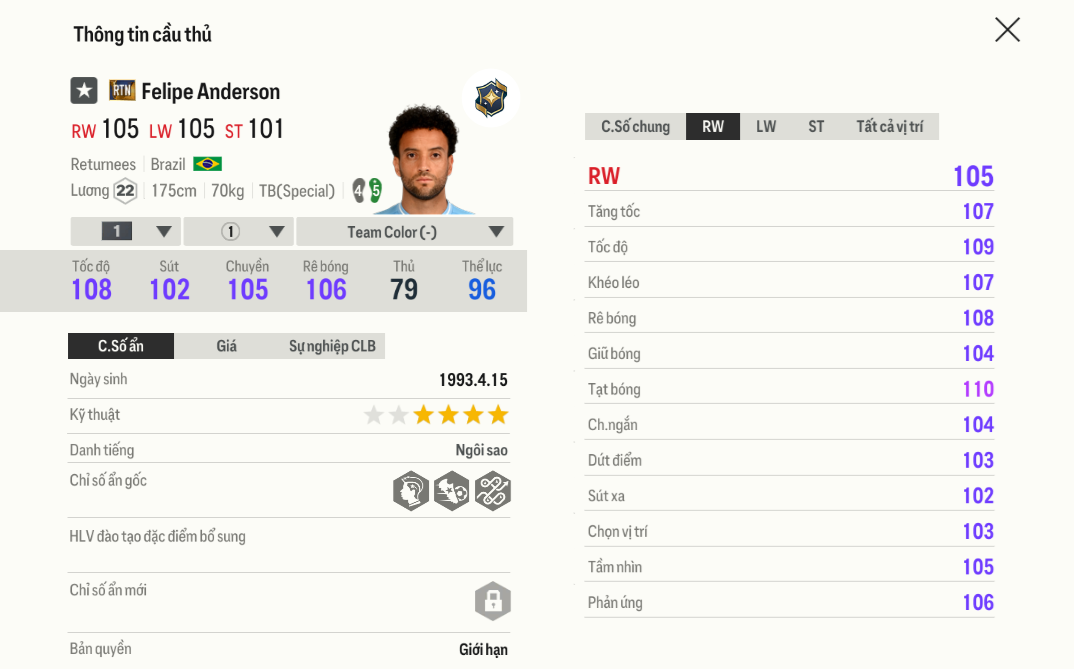
Task: Select the C.Số ẩn tab
Action: click(121, 346)
